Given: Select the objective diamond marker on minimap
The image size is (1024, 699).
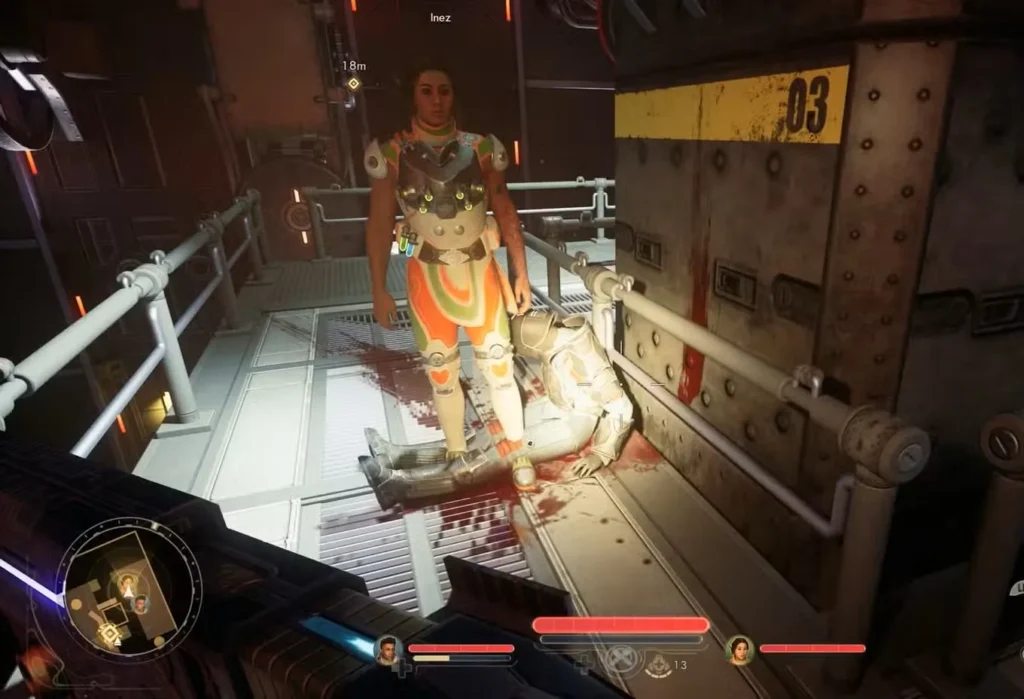Looking at the screenshot, I should pyautogui.click(x=109, y=632).
